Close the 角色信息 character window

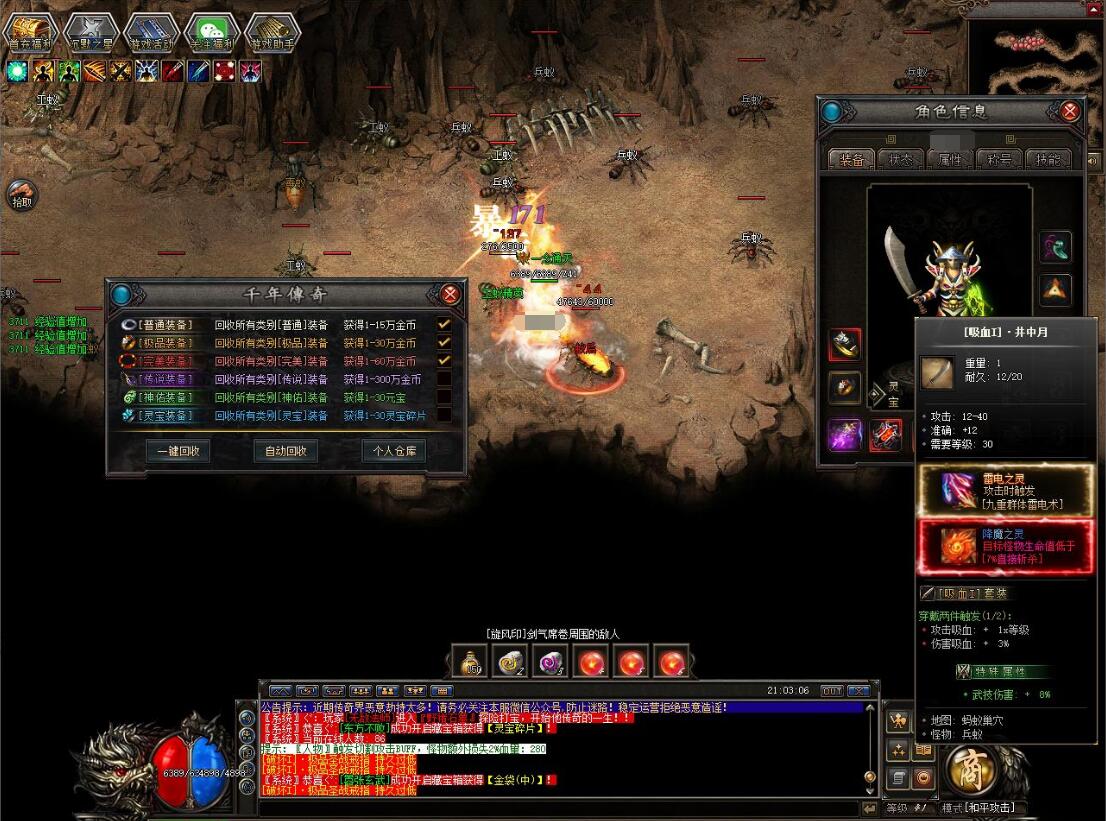click(1069, 111)
